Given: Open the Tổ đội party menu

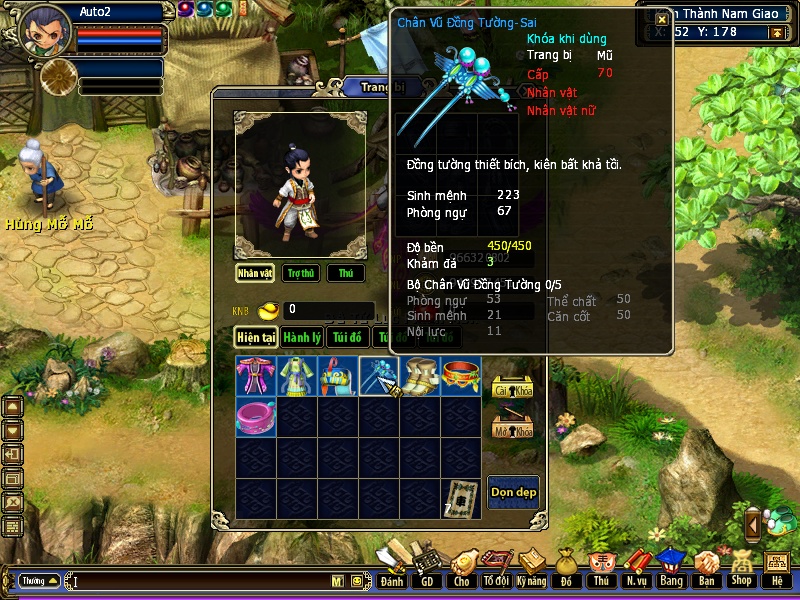Looking at the screenshot, I should coord(495,566).
